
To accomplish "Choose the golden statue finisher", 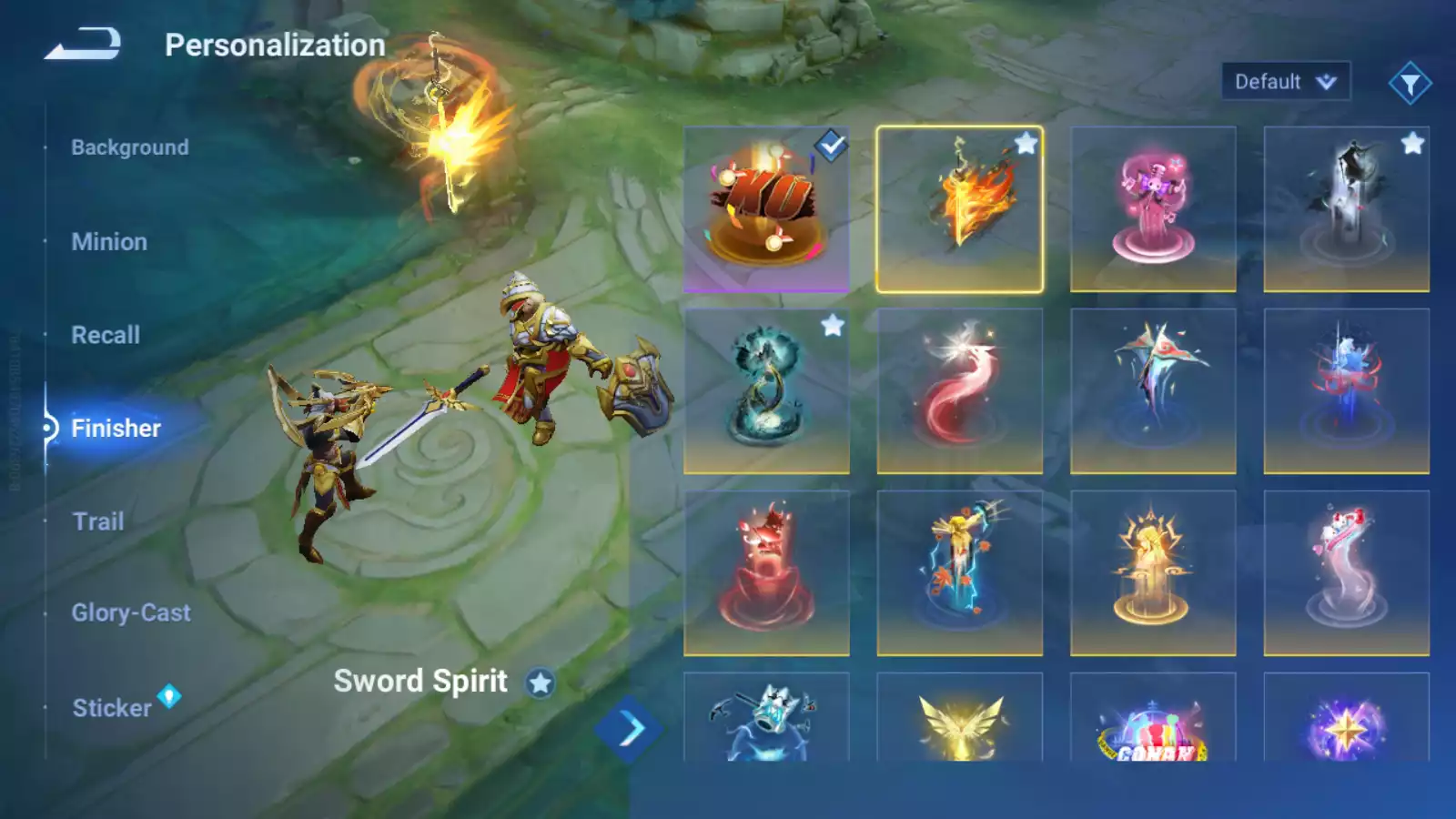I will [1153, 573].
